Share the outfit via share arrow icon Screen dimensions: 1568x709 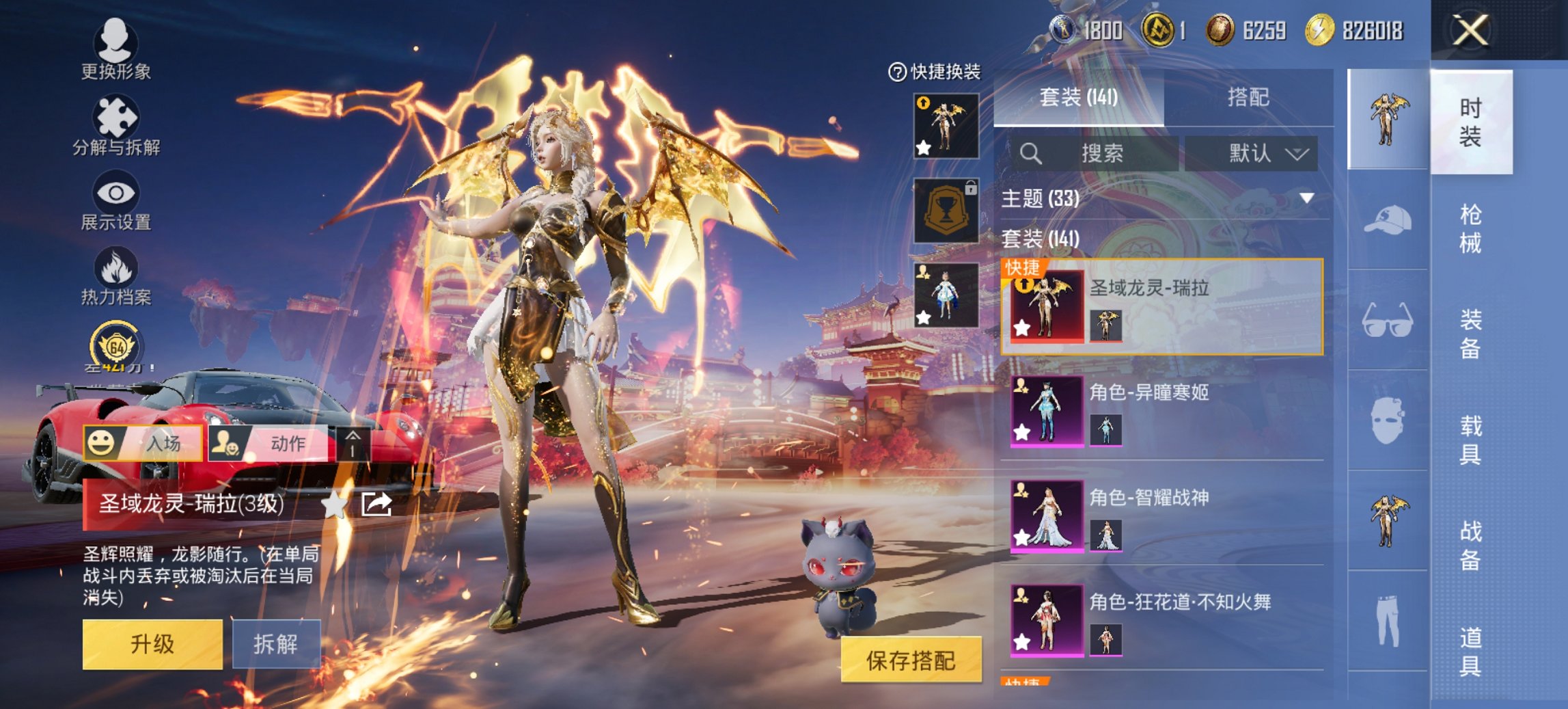click(376, 505)
